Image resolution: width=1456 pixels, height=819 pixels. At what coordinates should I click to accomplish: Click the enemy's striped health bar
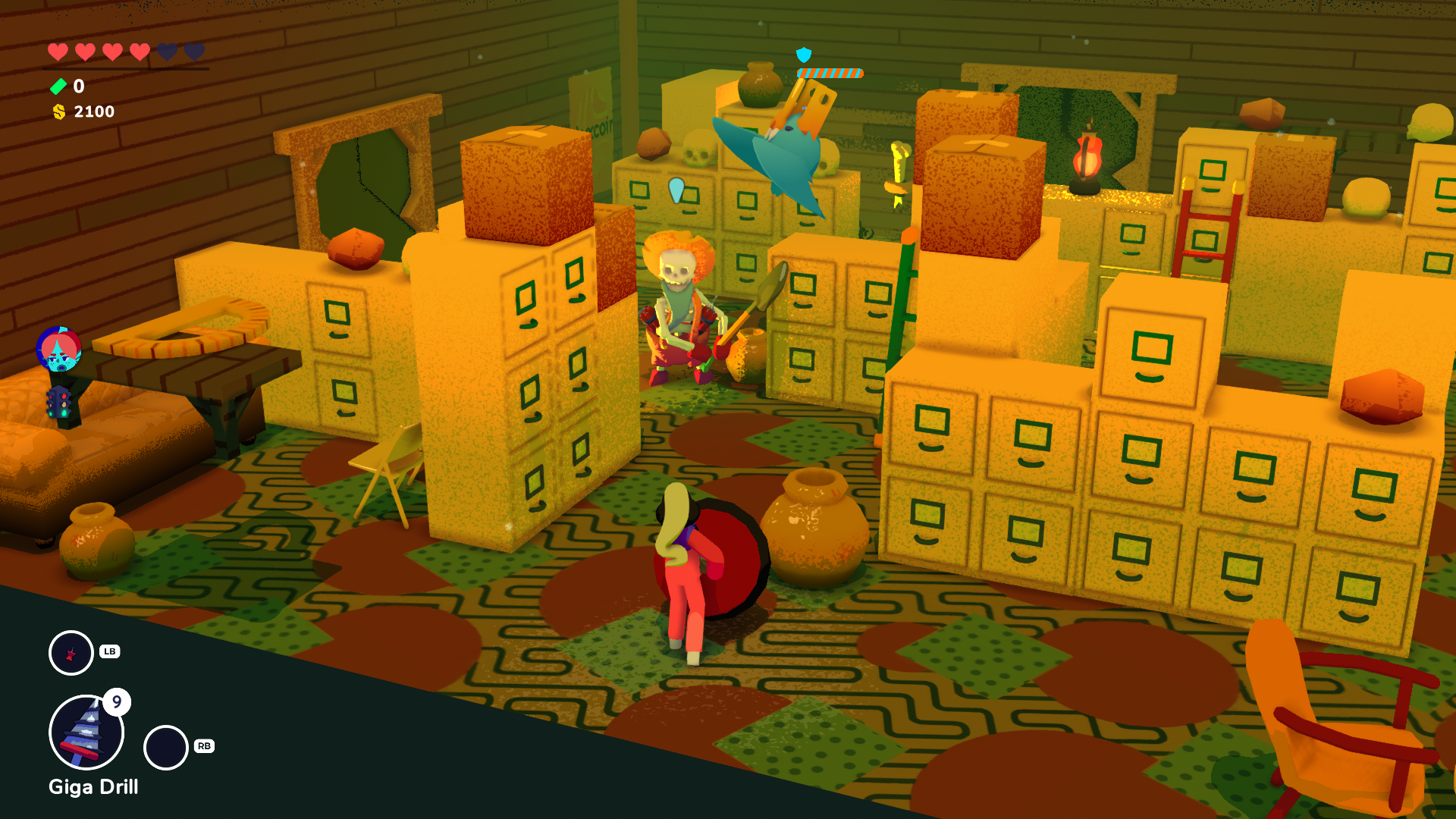(831, 73)
